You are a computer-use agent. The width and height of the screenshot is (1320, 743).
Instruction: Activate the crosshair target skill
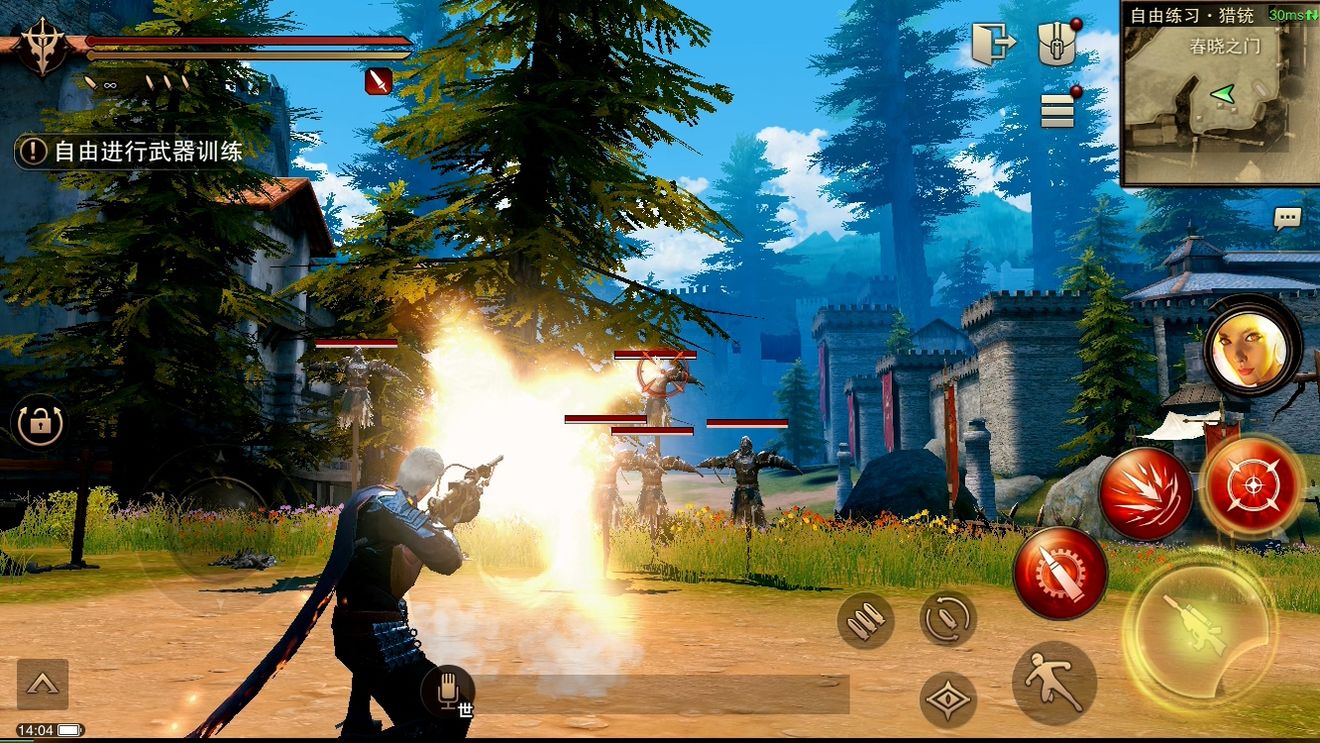click(1251, 485)
